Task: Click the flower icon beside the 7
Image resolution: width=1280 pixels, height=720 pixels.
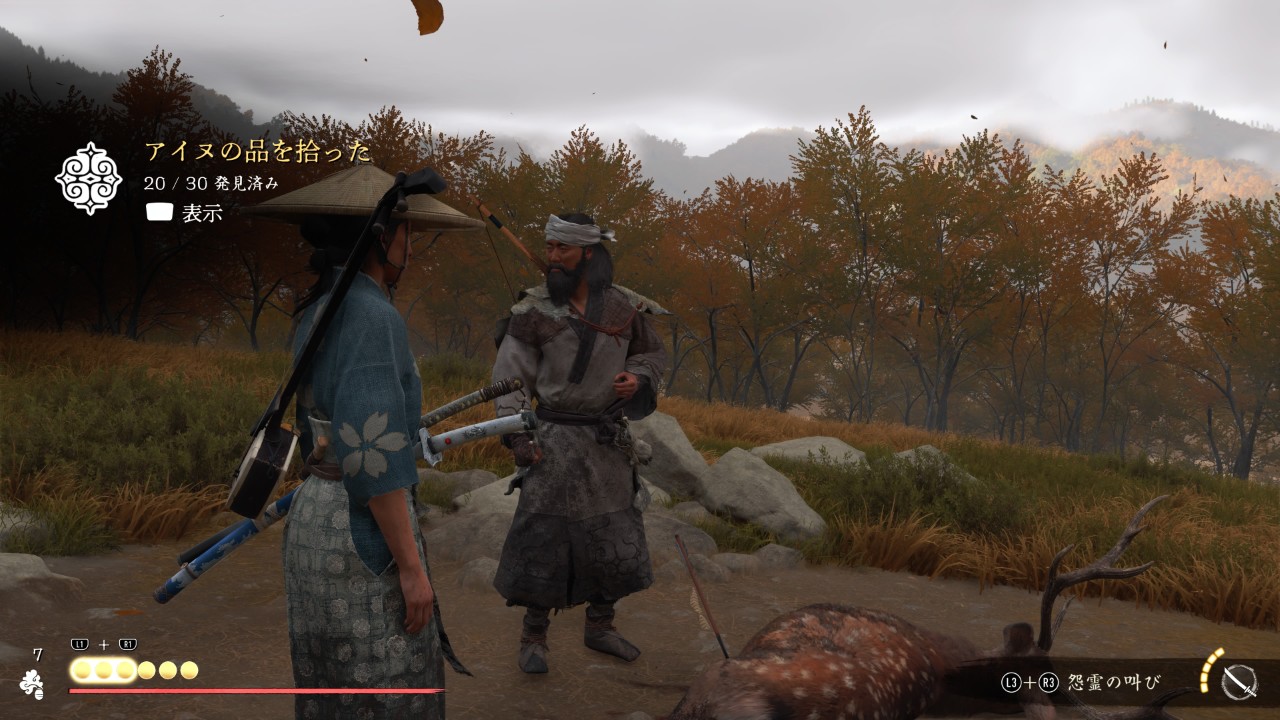Action: (32, 684)
